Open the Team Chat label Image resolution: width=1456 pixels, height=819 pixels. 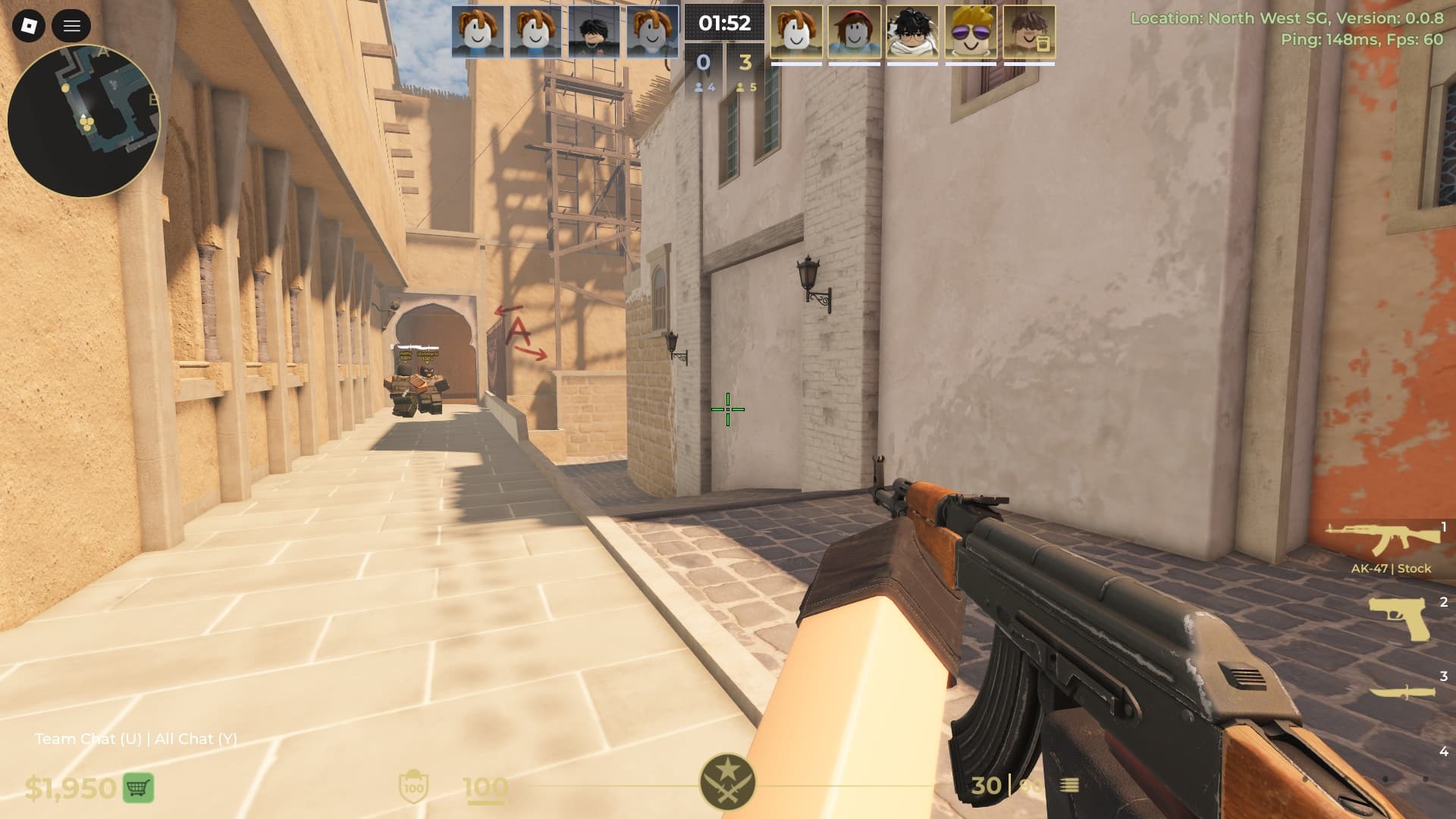[x=88, y=739]
